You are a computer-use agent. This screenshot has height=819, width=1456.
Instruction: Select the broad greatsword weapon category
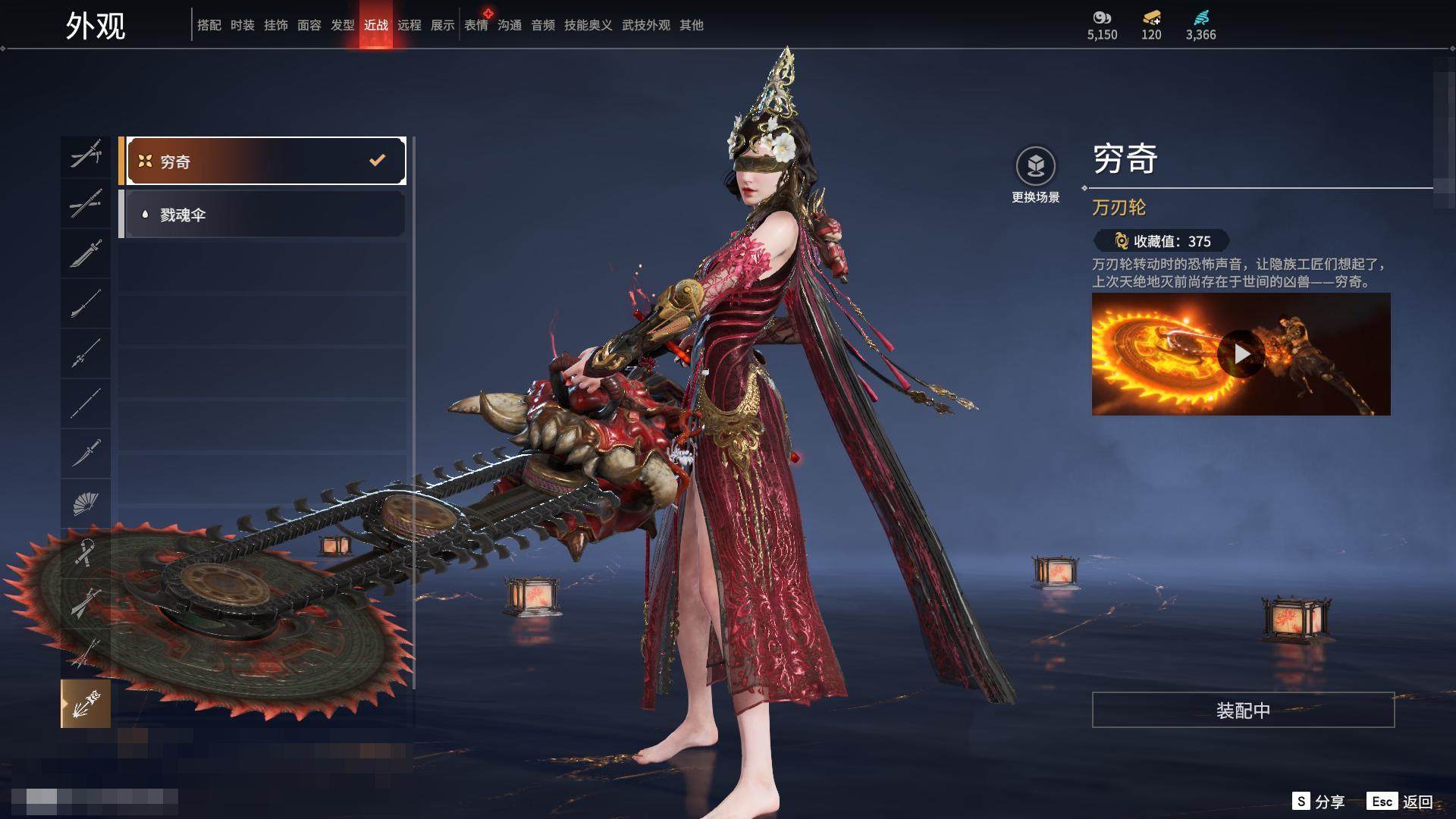(85, 253)
